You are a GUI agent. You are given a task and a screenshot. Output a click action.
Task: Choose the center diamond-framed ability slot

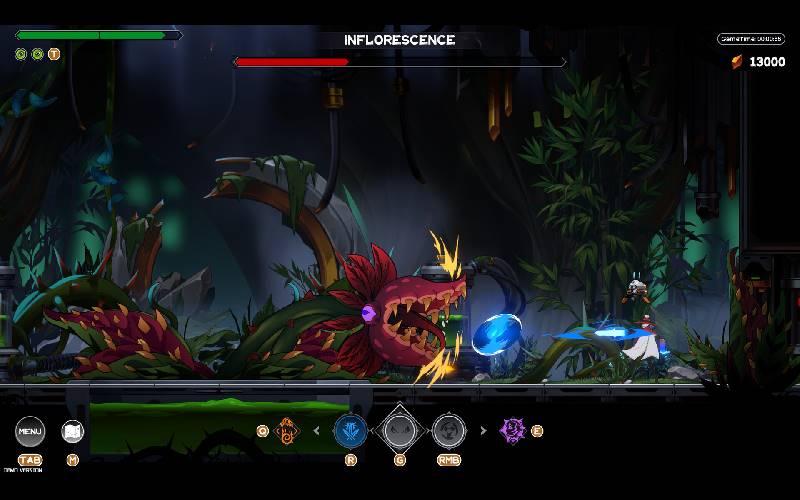pyautogui.click(x=399, y=431)
